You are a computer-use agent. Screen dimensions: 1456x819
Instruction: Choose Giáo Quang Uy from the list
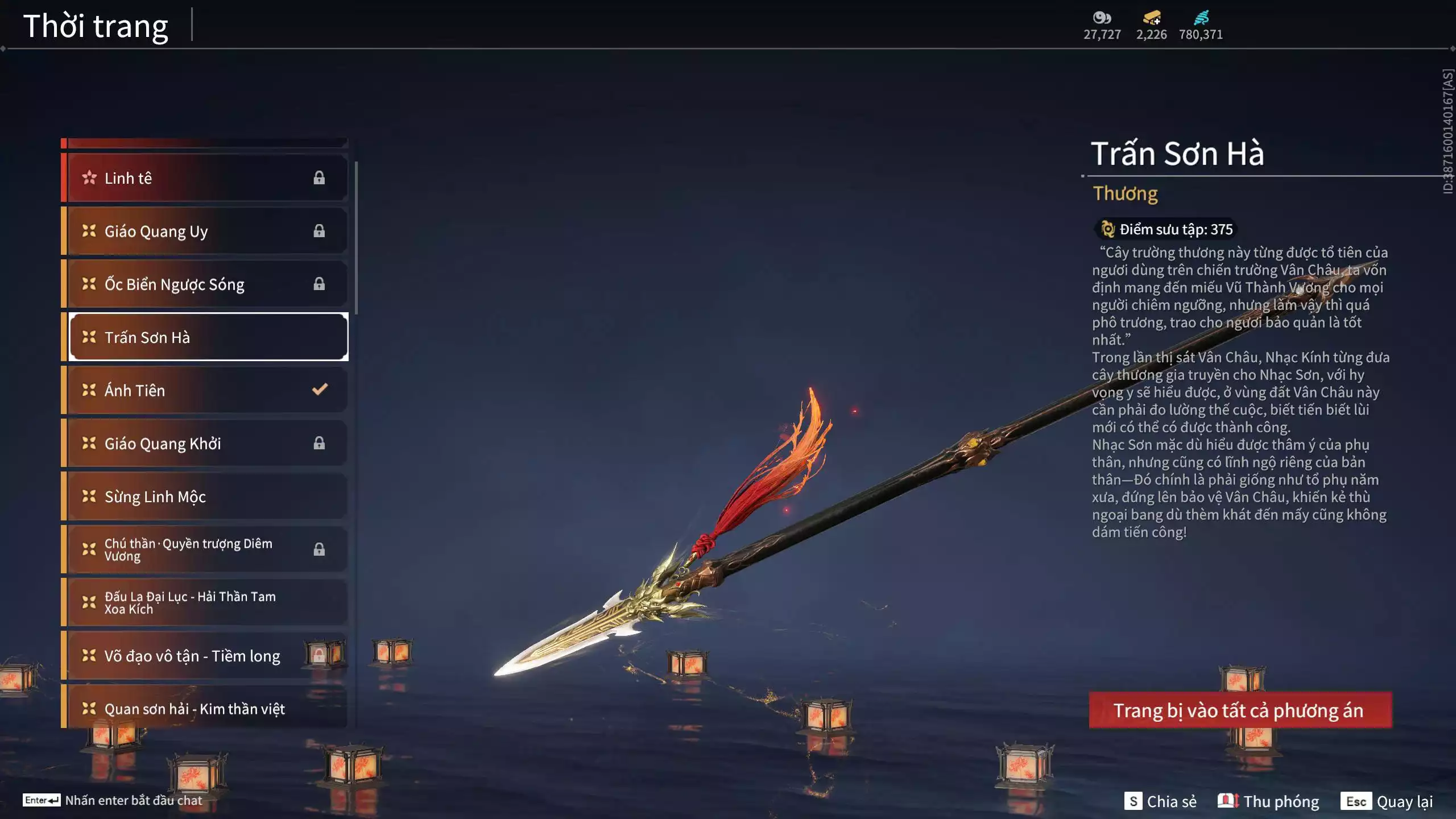point(205,231)
